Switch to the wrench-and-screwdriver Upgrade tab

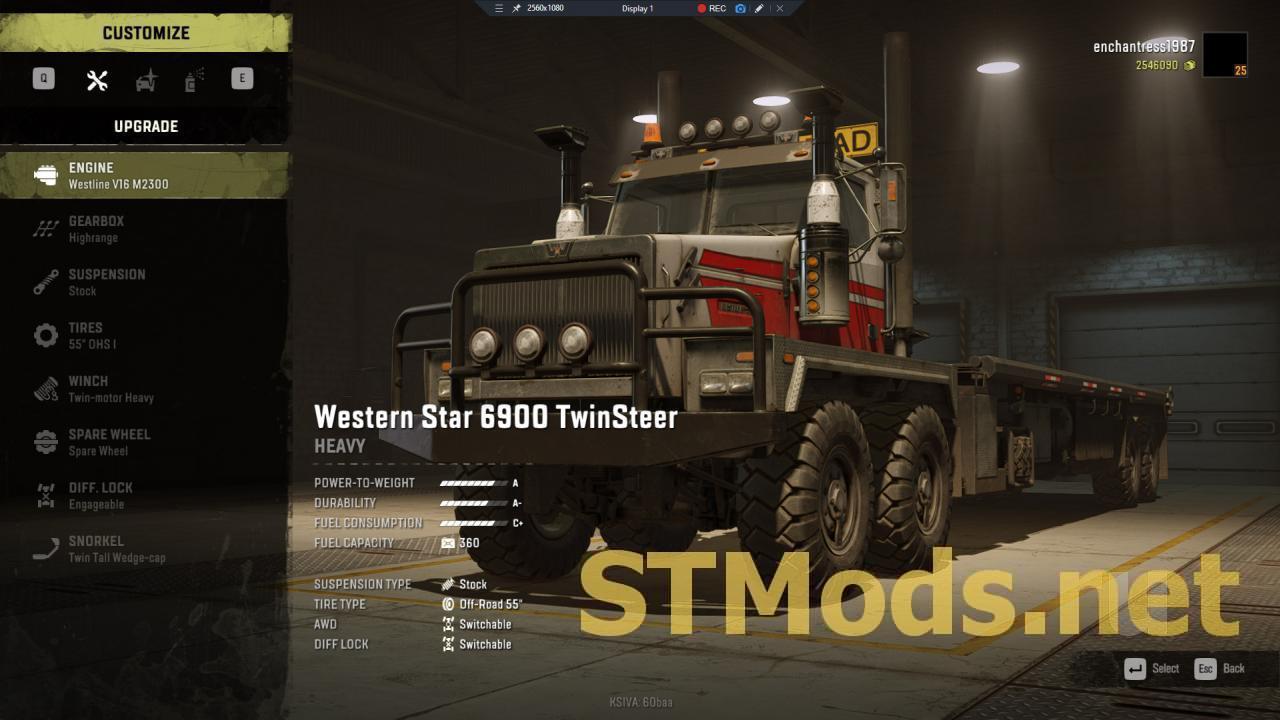coord(97,81)
